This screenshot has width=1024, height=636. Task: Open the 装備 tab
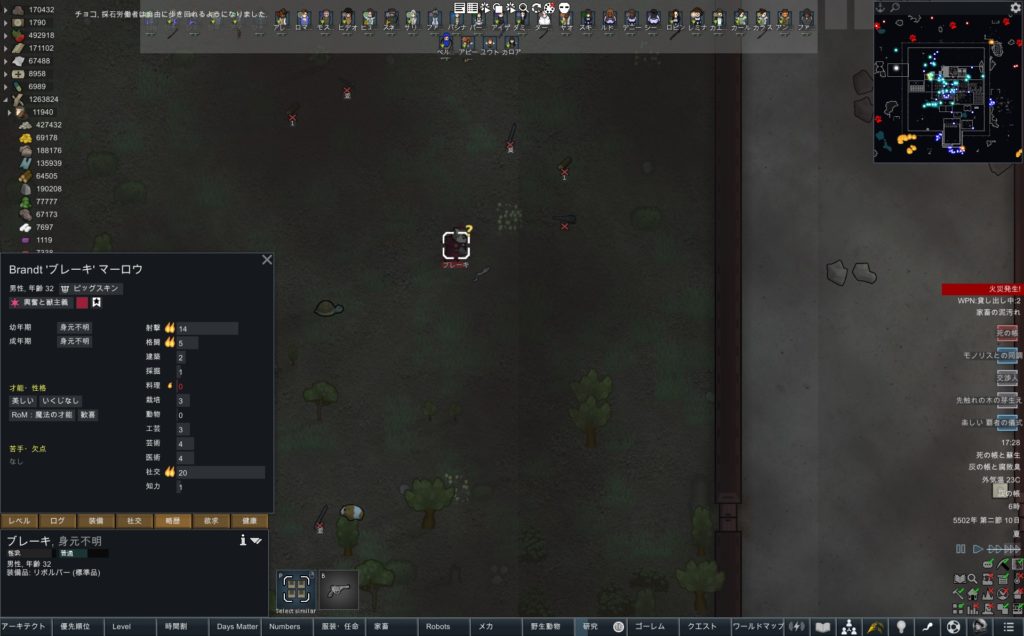(x=97, y=521)
